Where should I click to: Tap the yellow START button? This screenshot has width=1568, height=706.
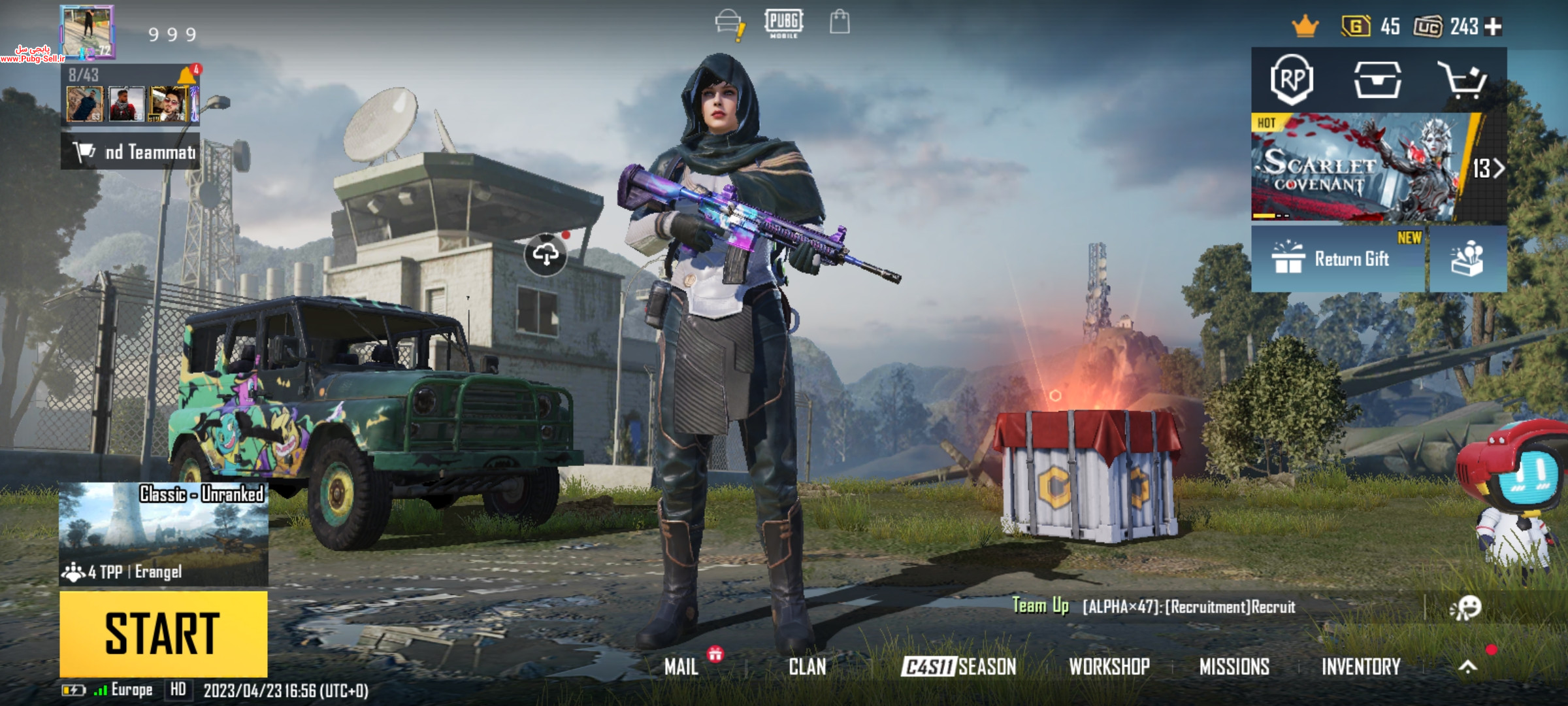pos(163,633)
